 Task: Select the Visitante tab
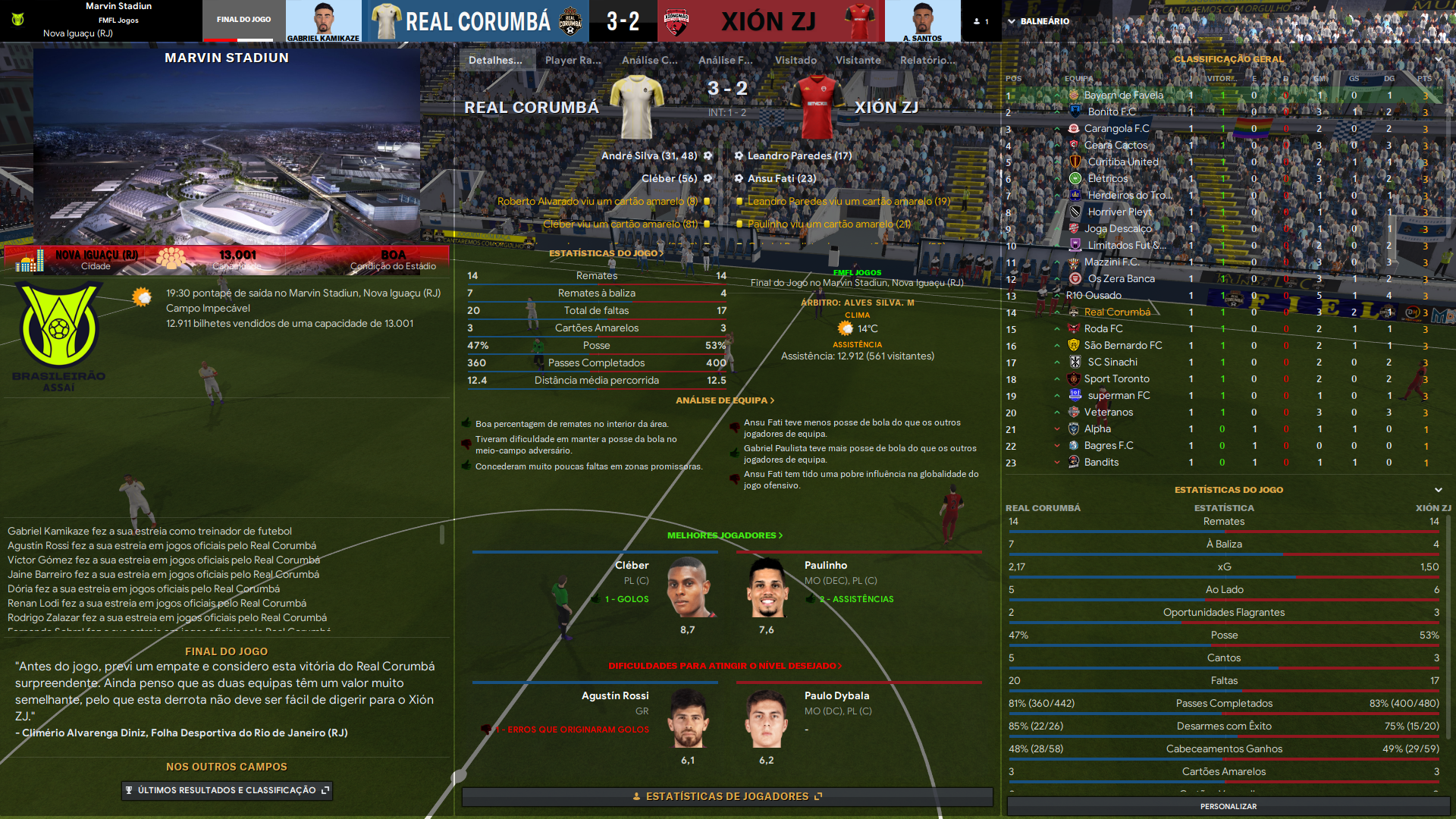[858, 60]
